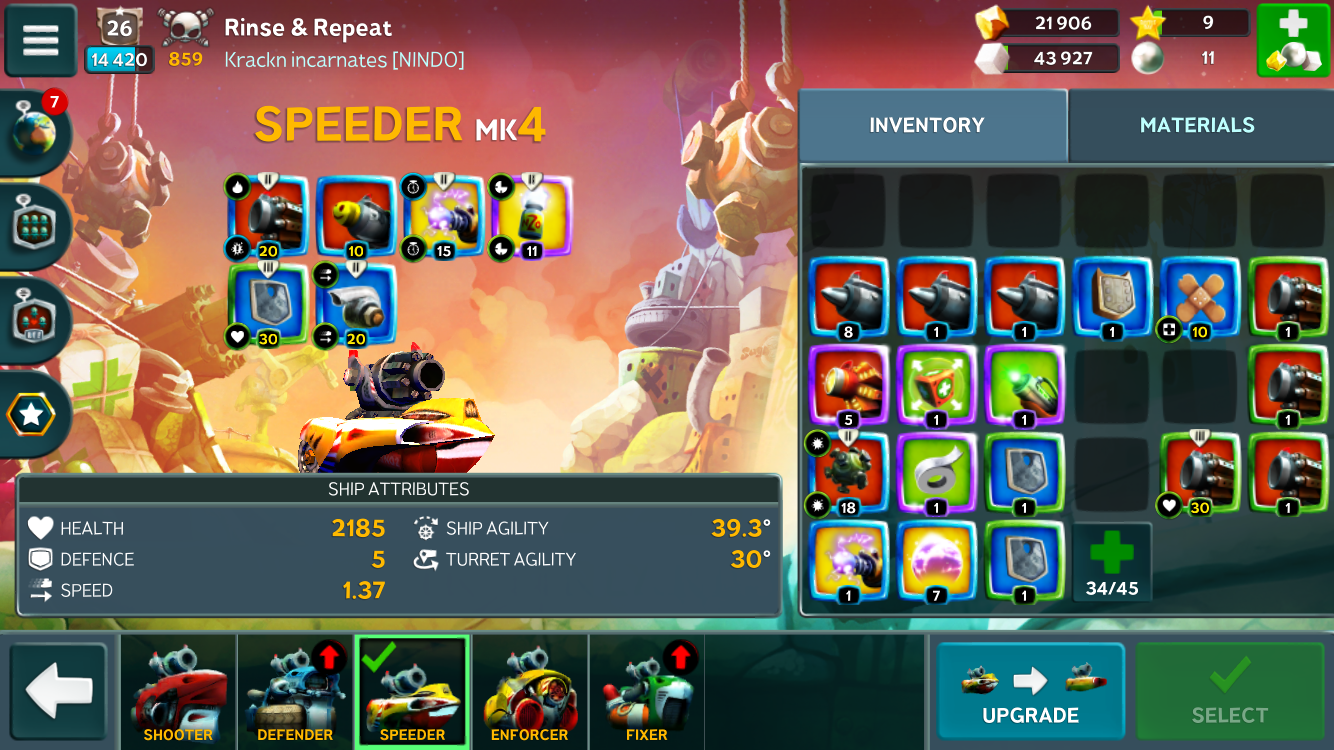Screen dimensions: 1334x750
Task: Tap the equipped yellow torpedo slot
Action: pyautogui.click(x=355, y=215)
